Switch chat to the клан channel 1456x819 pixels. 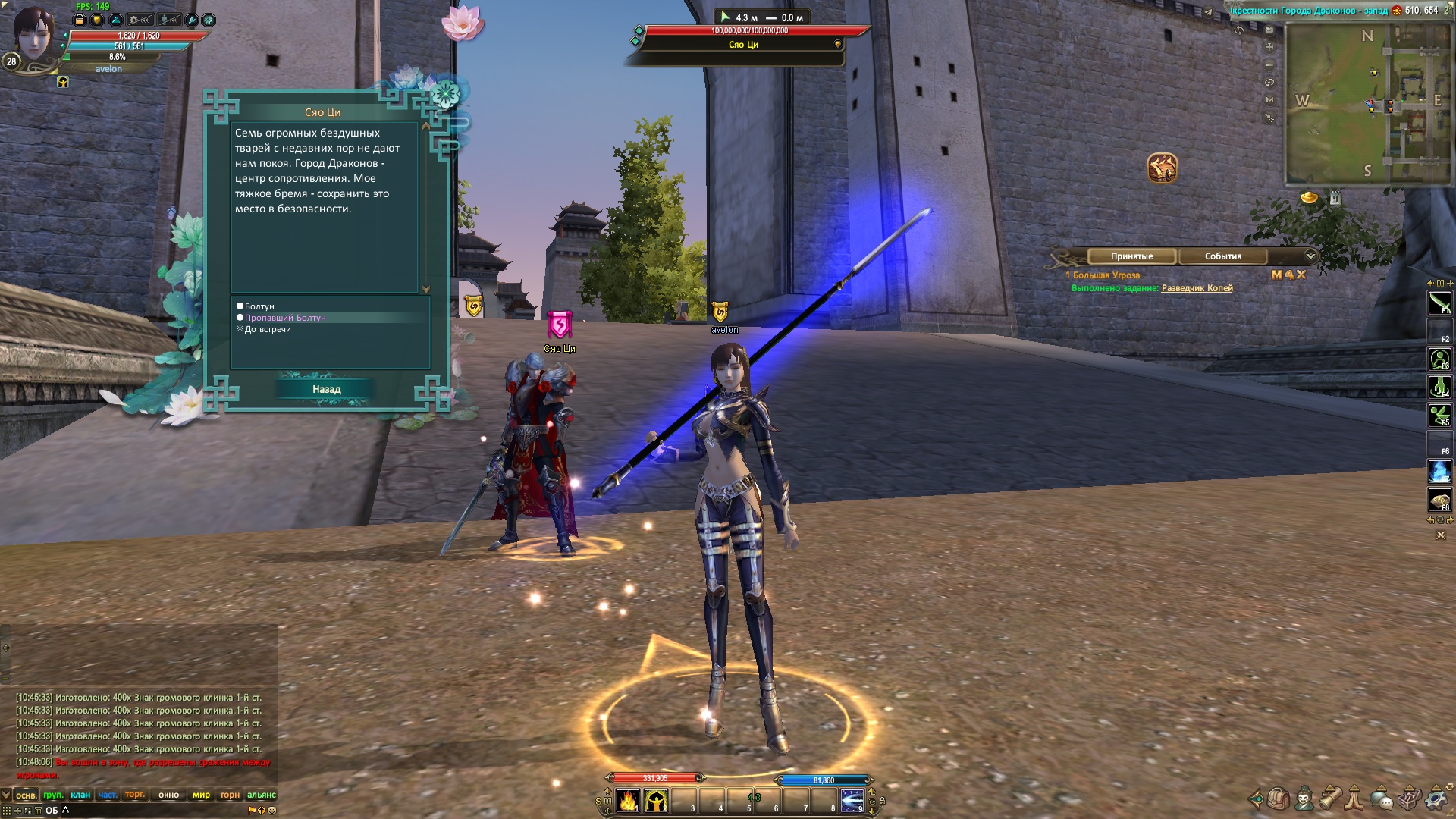(x=80, y=795)
